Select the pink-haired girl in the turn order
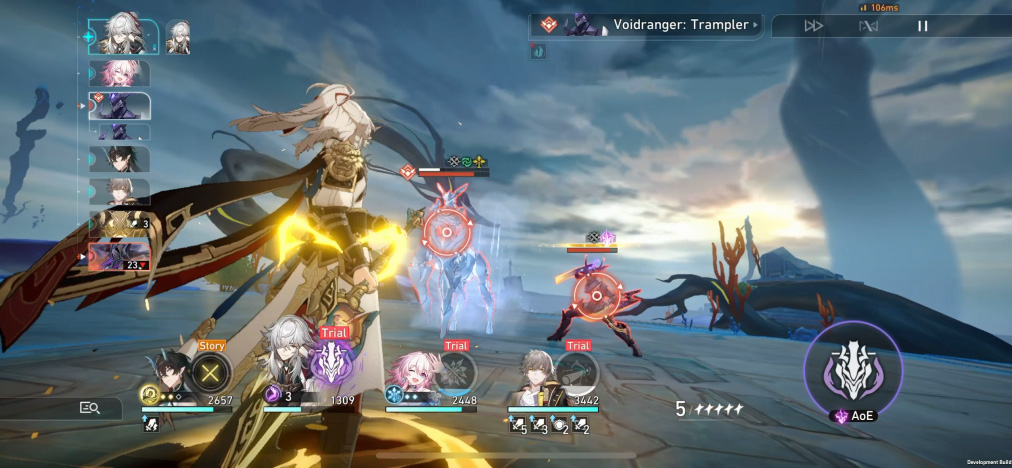1012x468 pixels. pos(119,73)
